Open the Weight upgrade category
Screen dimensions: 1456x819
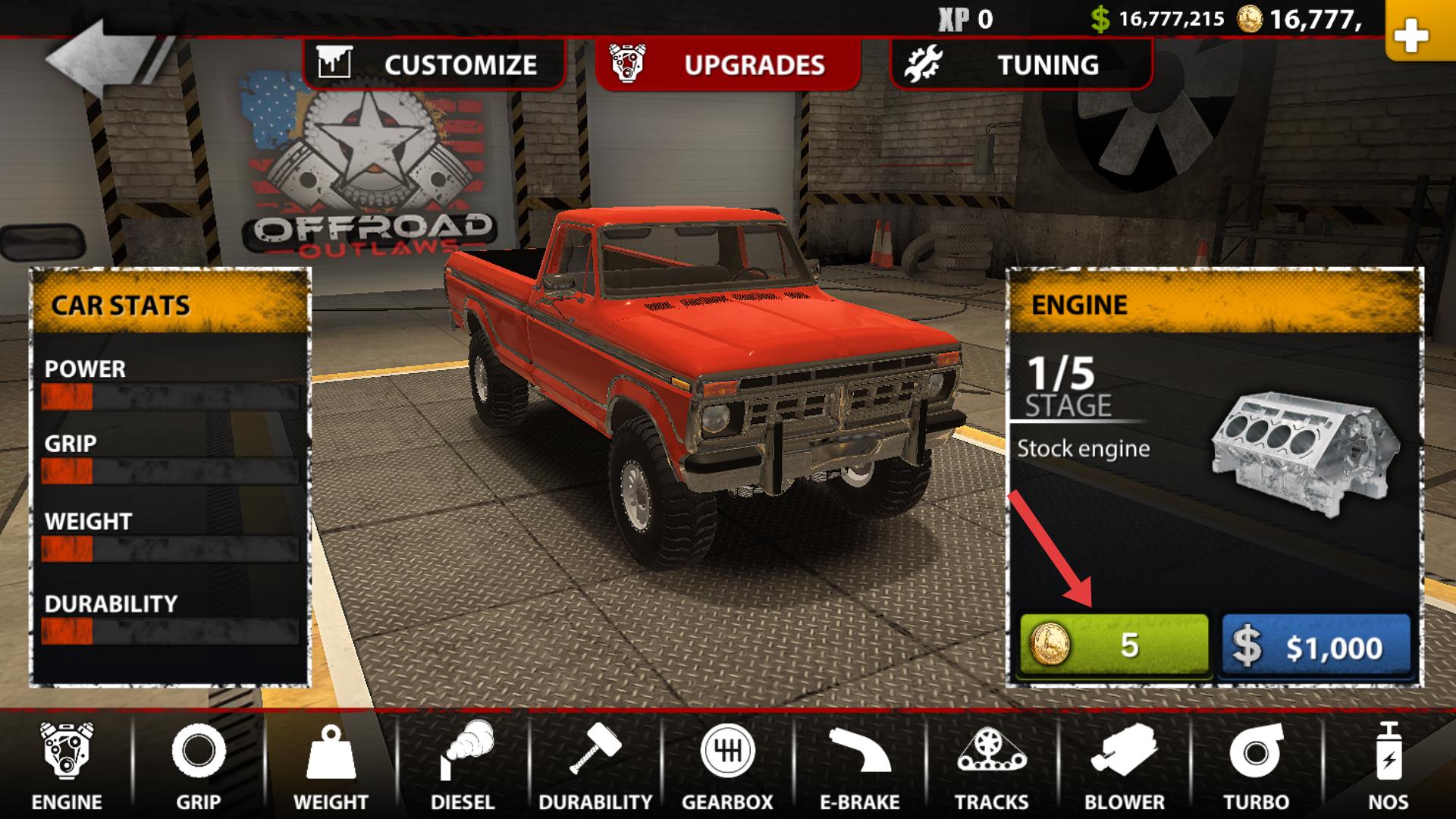coord(331,766)
